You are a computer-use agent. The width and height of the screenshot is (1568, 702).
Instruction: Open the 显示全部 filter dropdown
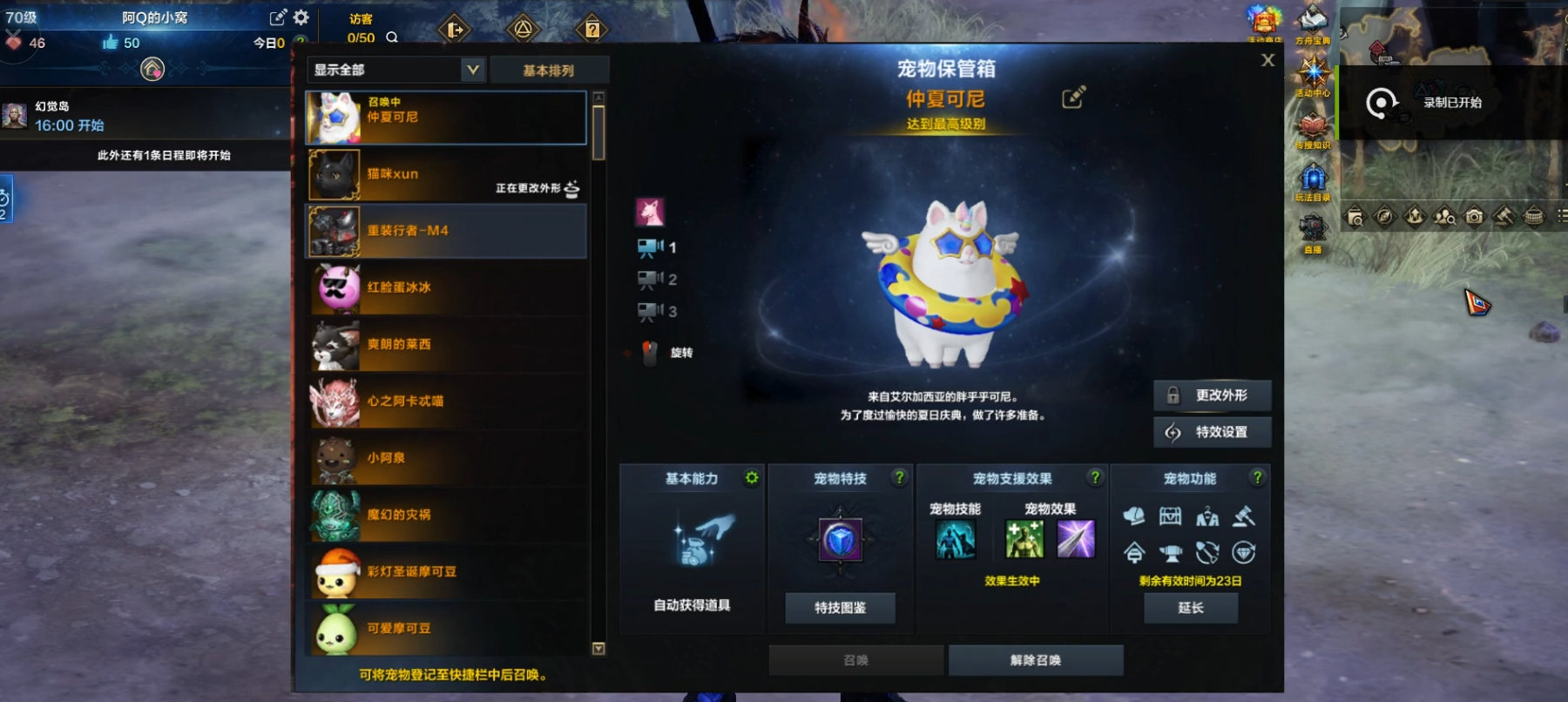[x=397, y=68]
